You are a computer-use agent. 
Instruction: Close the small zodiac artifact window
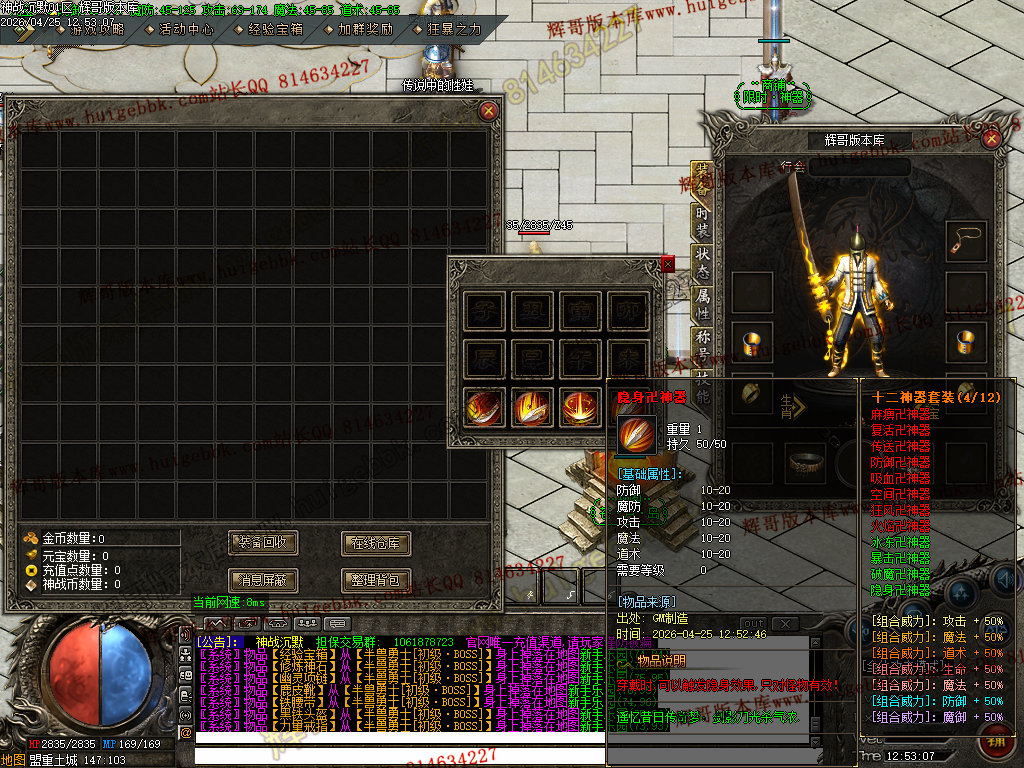[668, 264]
